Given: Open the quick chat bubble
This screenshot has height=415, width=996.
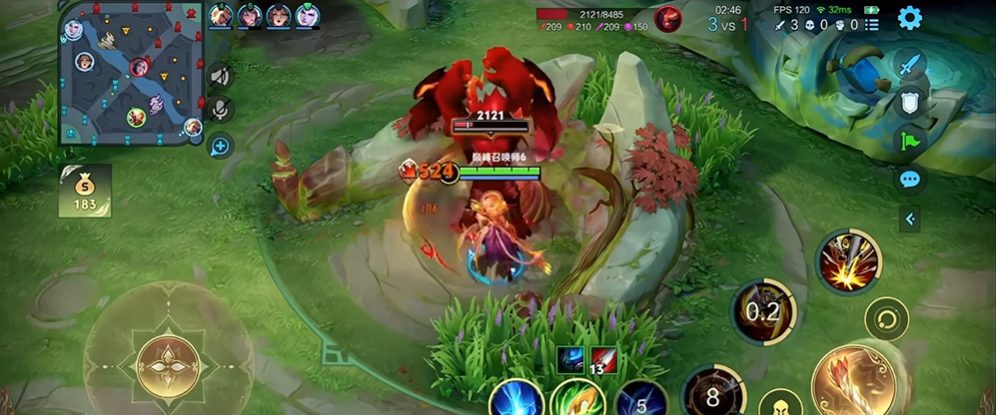Looking at the screenshot, I should [x=909, y=179].
